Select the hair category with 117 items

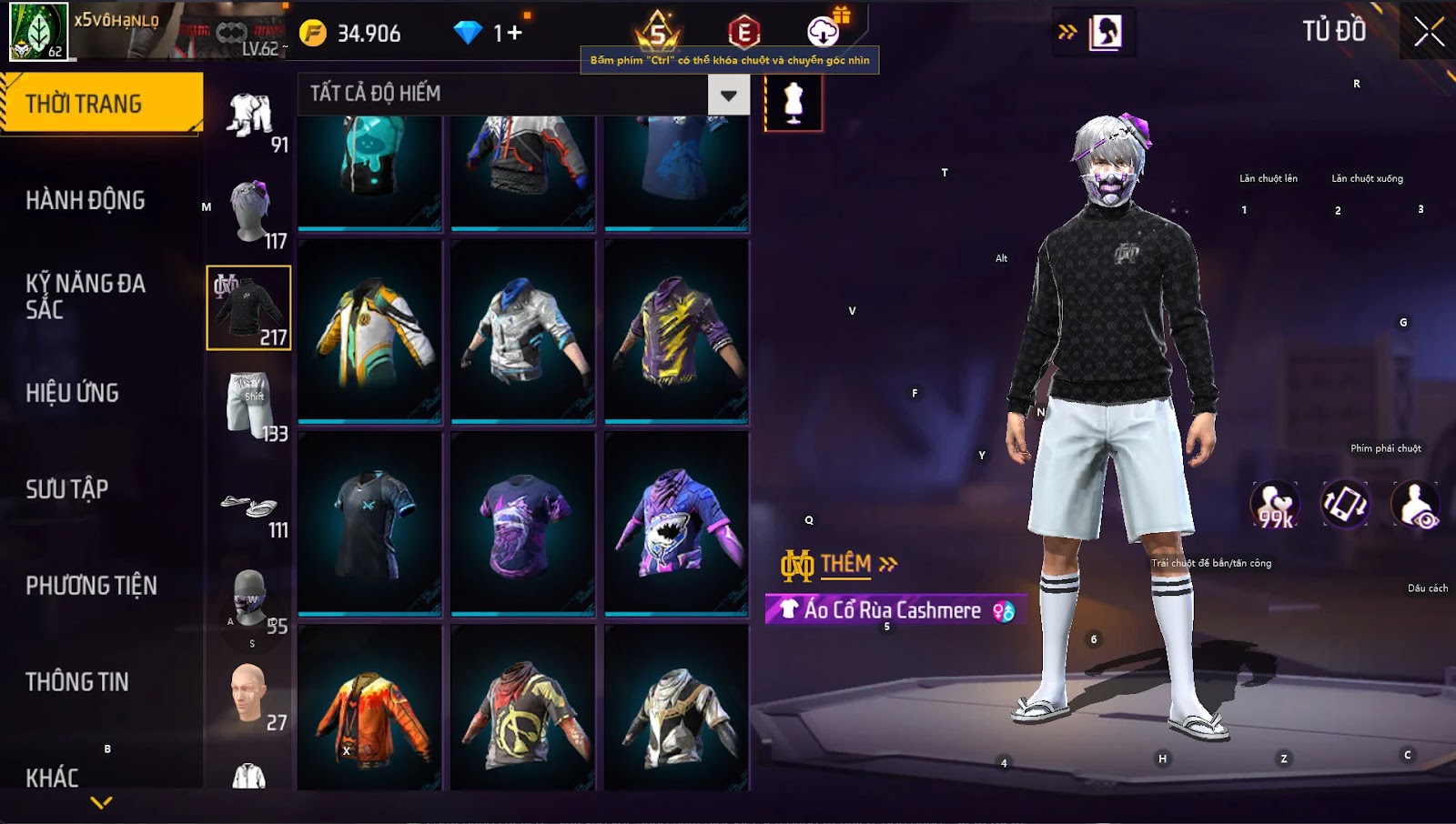coord(249,213)
